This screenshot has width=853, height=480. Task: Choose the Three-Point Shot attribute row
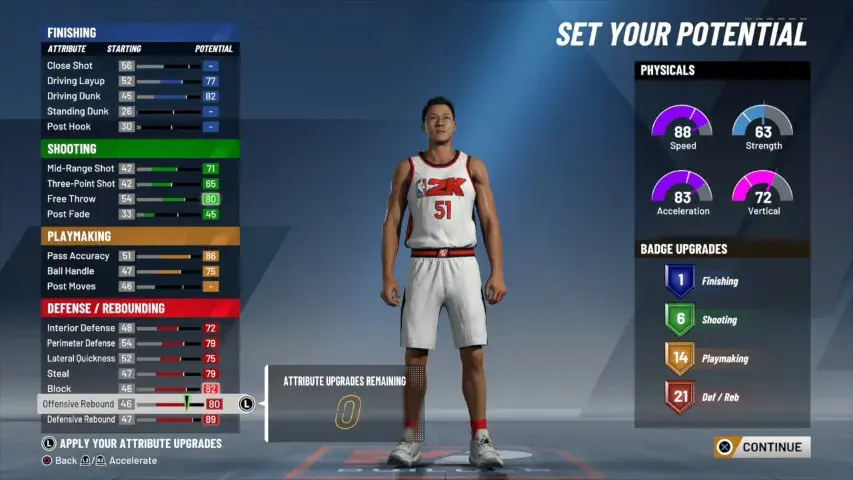[x=140, y=184]
